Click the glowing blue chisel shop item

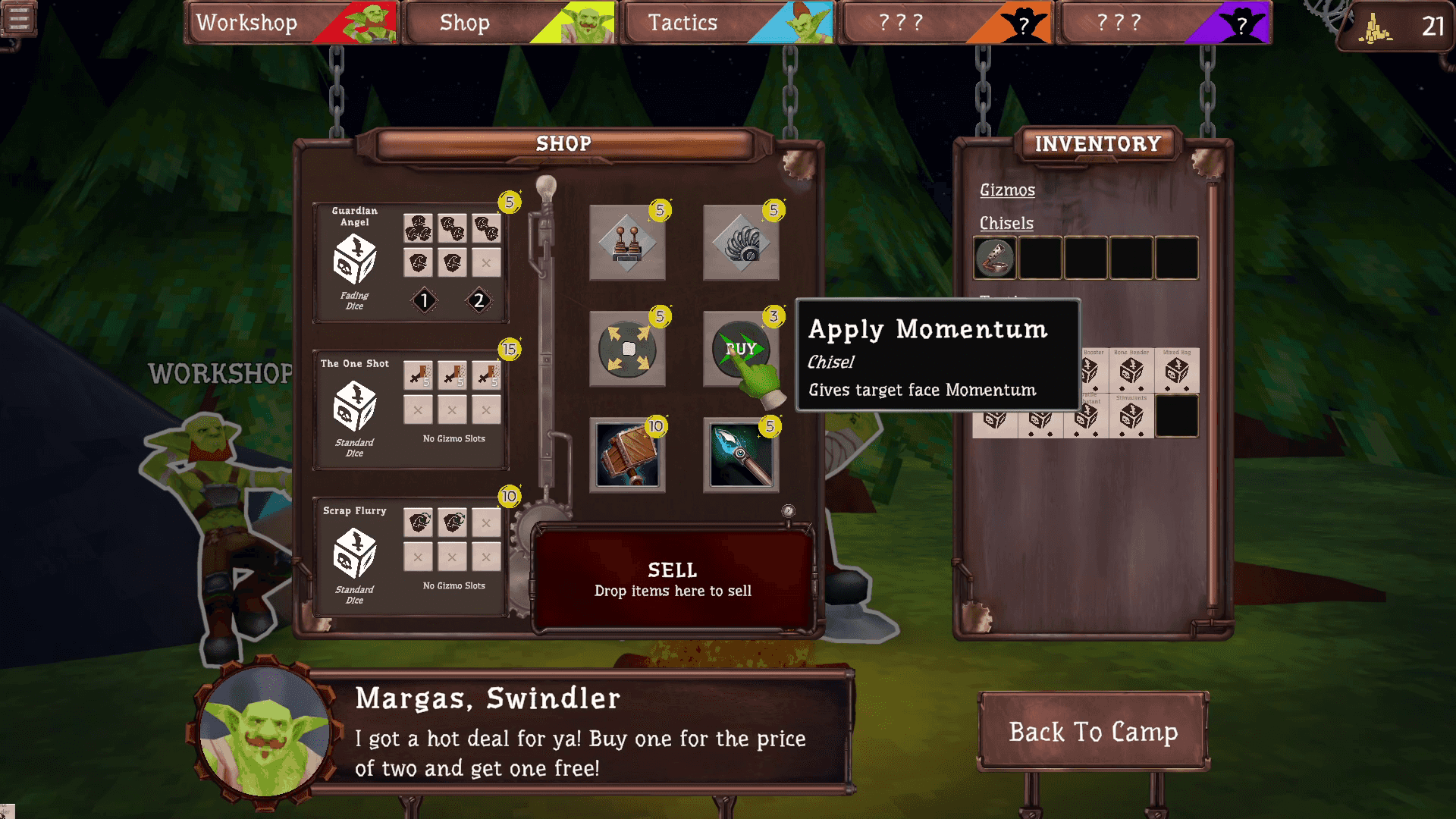[x=741, y=457]
